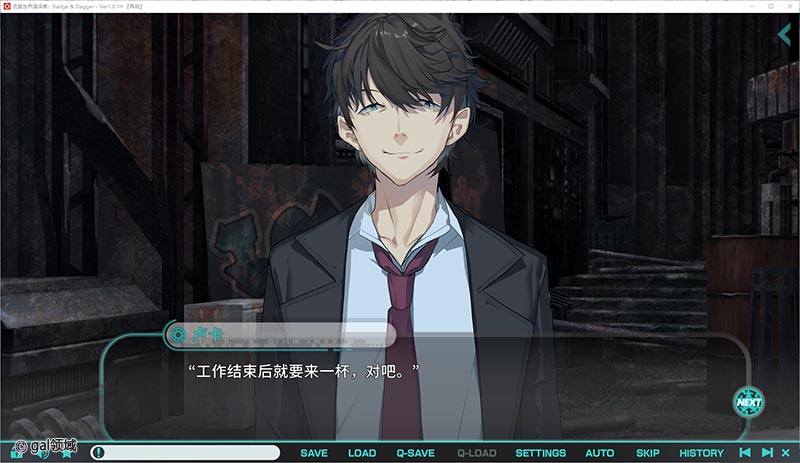Click the round NEXT button

click(748, 402)
